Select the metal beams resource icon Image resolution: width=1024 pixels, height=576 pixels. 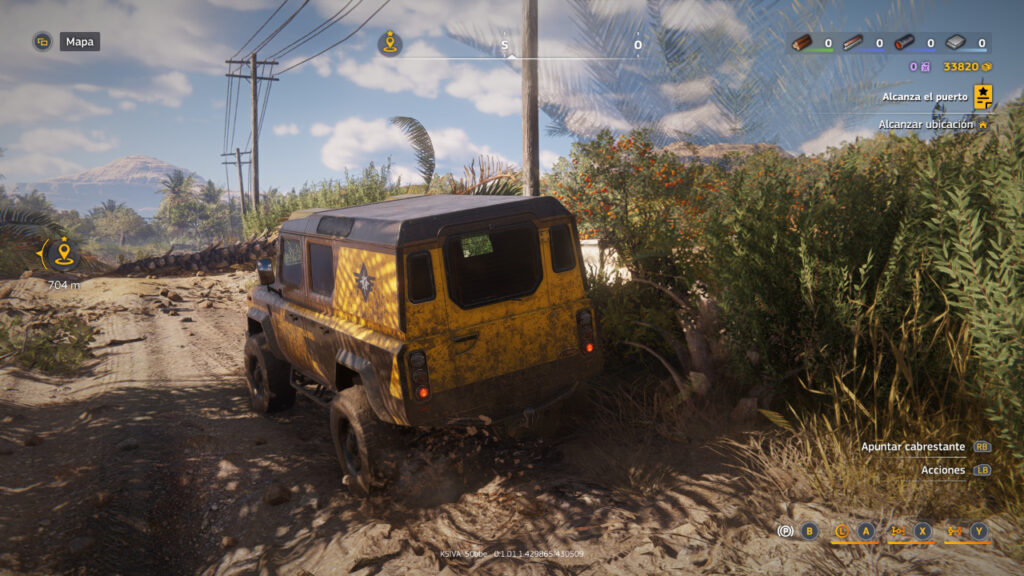pyautogui.click(x=852, y=43)
